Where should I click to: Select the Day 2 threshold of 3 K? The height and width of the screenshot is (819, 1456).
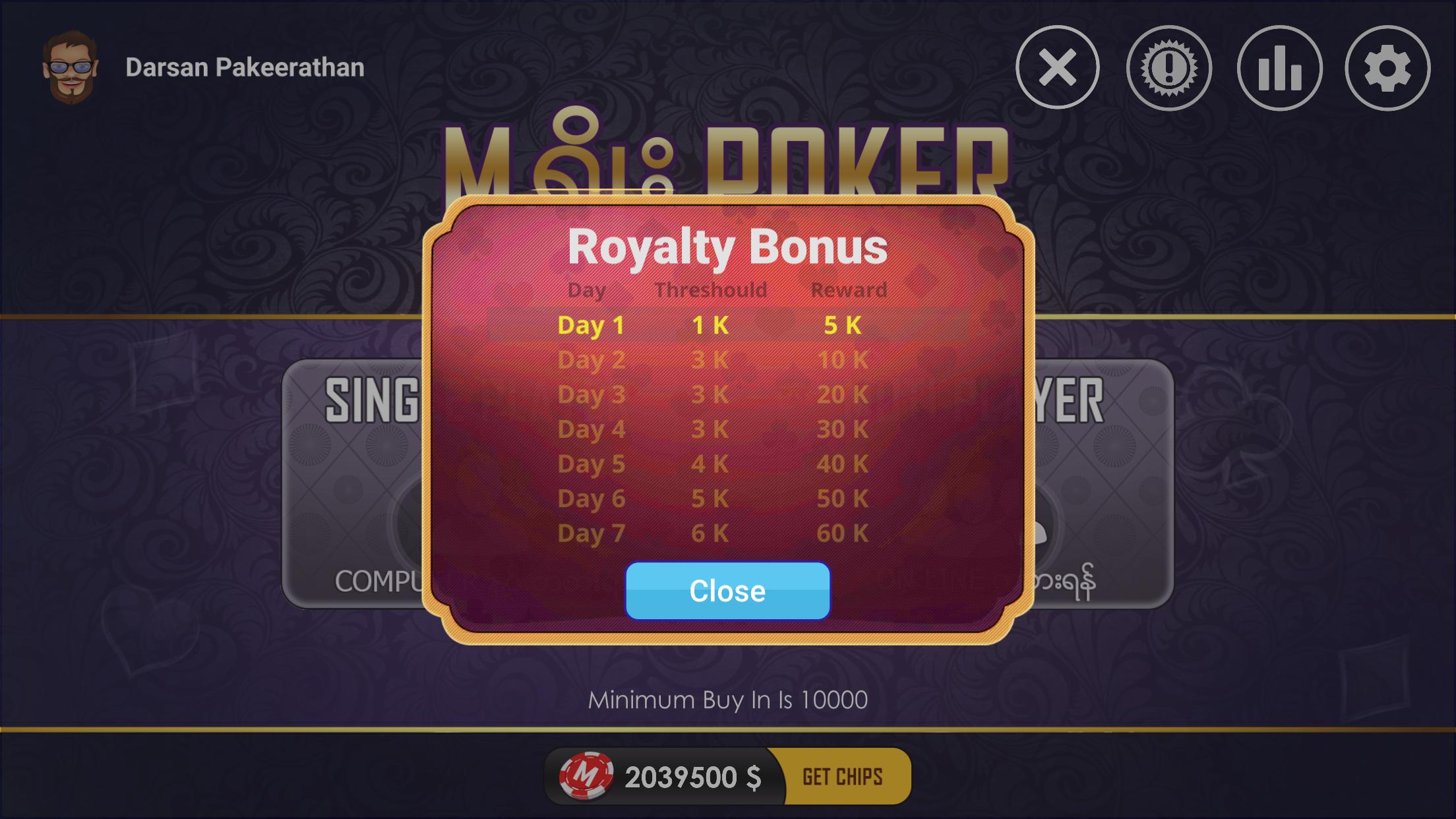click(x=709, y=359)
